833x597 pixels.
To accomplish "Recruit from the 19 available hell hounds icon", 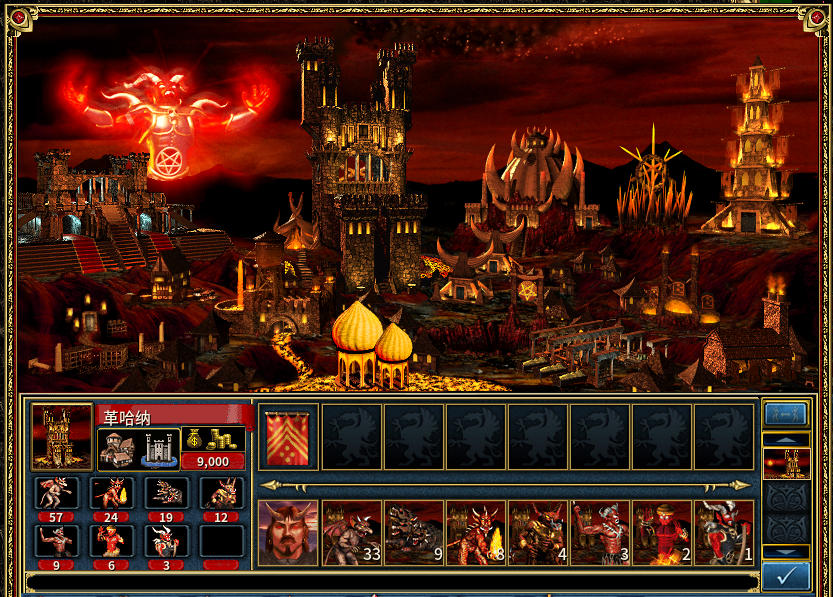I will [165, 492].
